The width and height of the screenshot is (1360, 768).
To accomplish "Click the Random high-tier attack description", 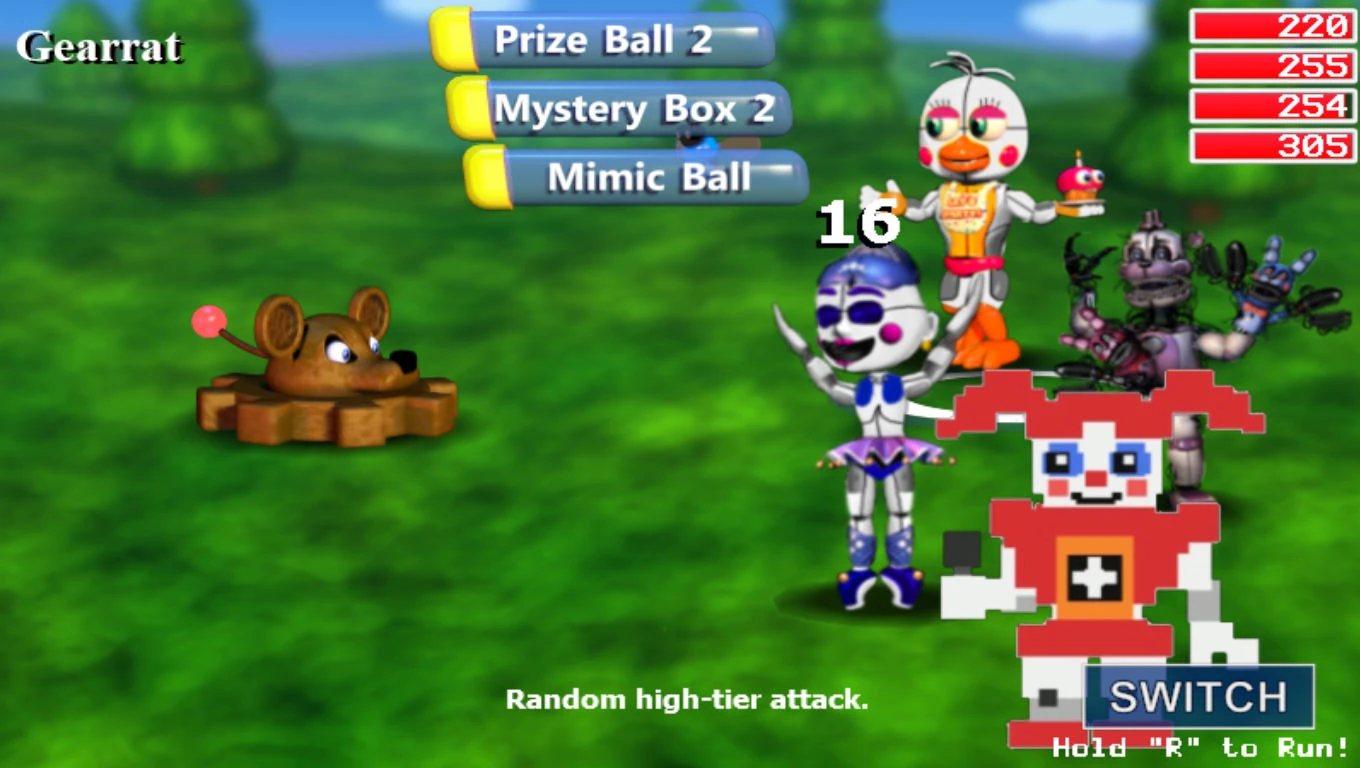I will [690, 702].
